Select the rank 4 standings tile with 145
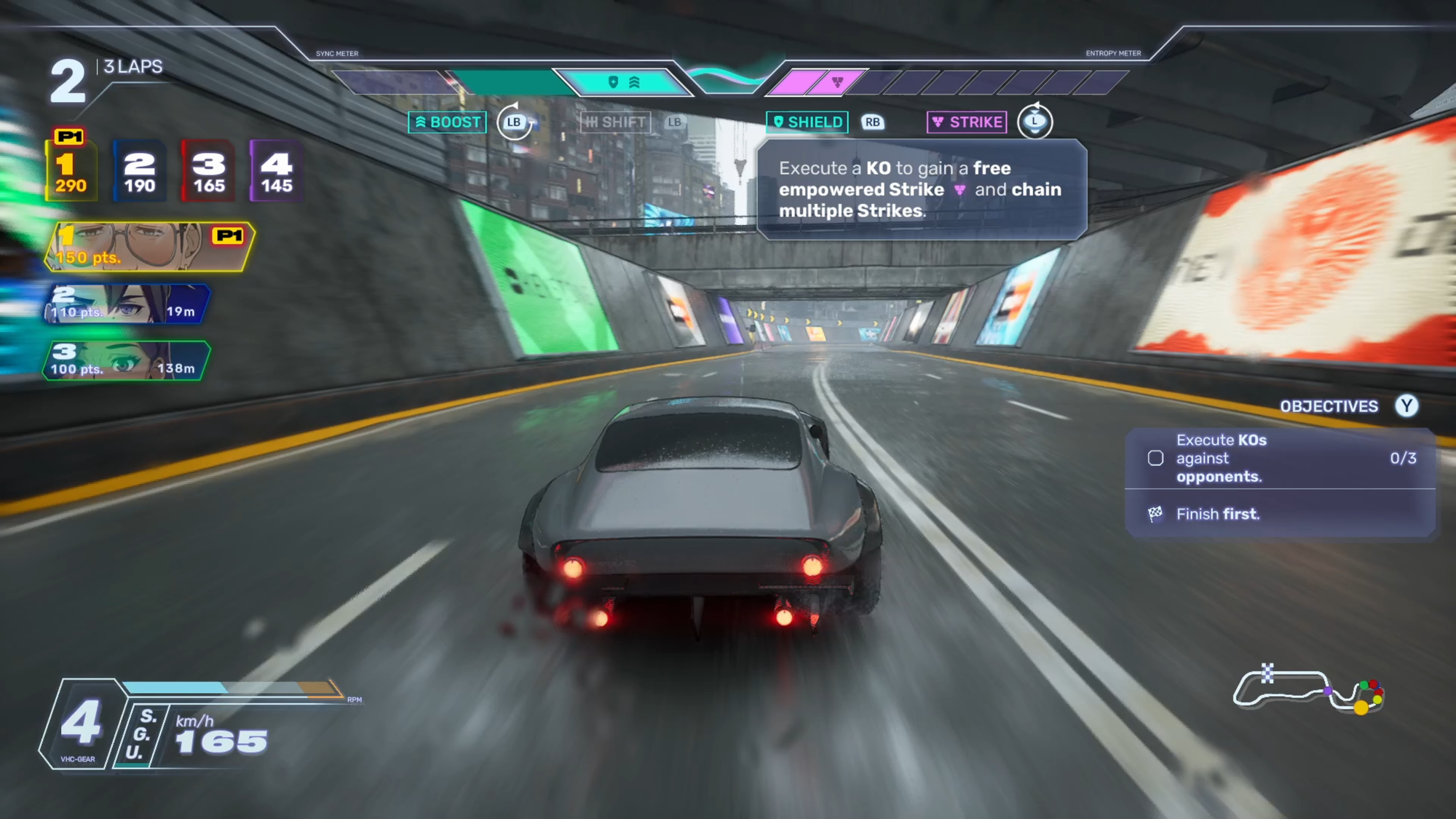Viewport: 1456px width, 819px height. pyautogui.click(x=277, y=171)
